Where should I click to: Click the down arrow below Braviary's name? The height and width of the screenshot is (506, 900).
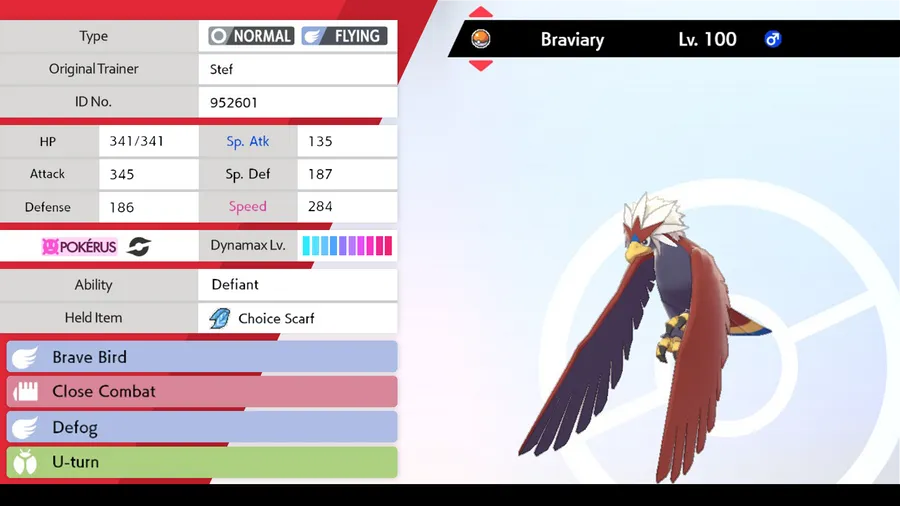pos(481,65)
